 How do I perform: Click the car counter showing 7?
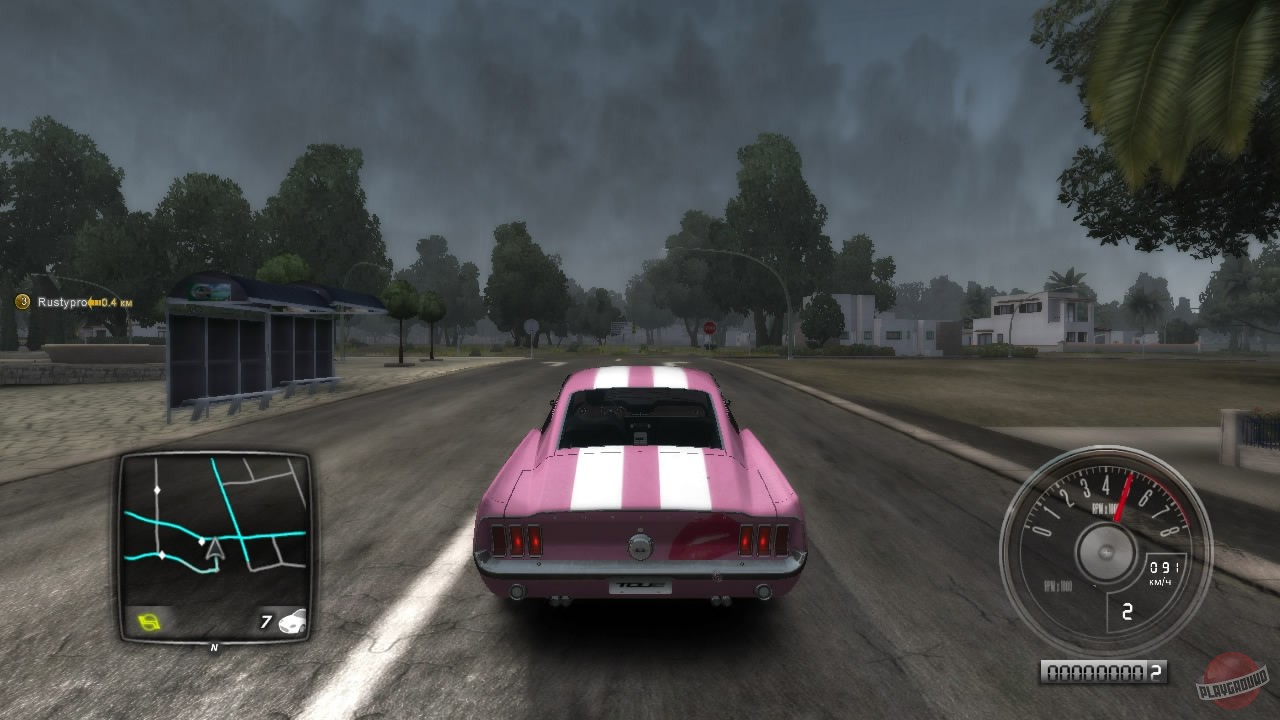tap(266, 620)
